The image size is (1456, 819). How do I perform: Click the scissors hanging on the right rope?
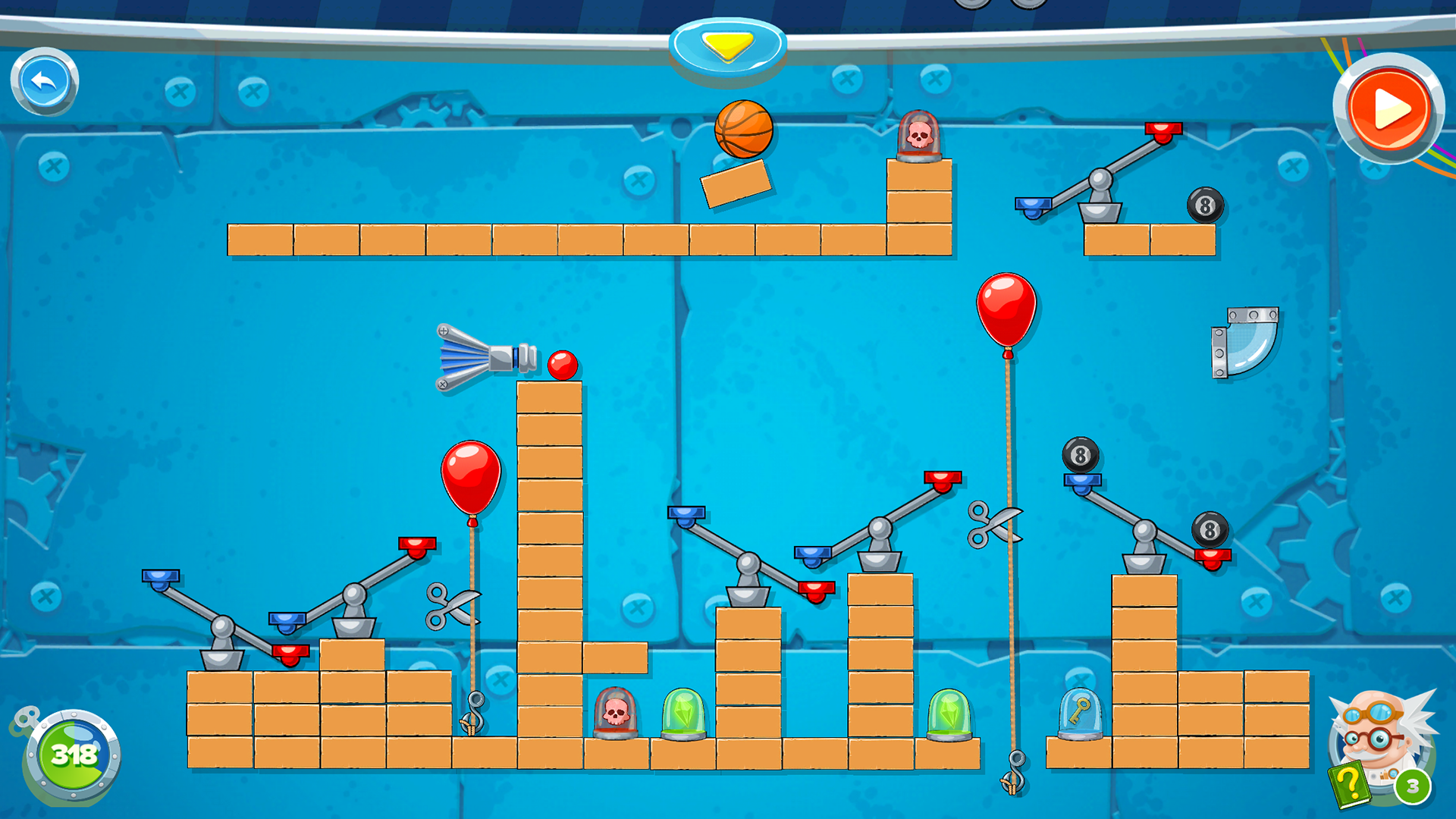tap(993, 523)
